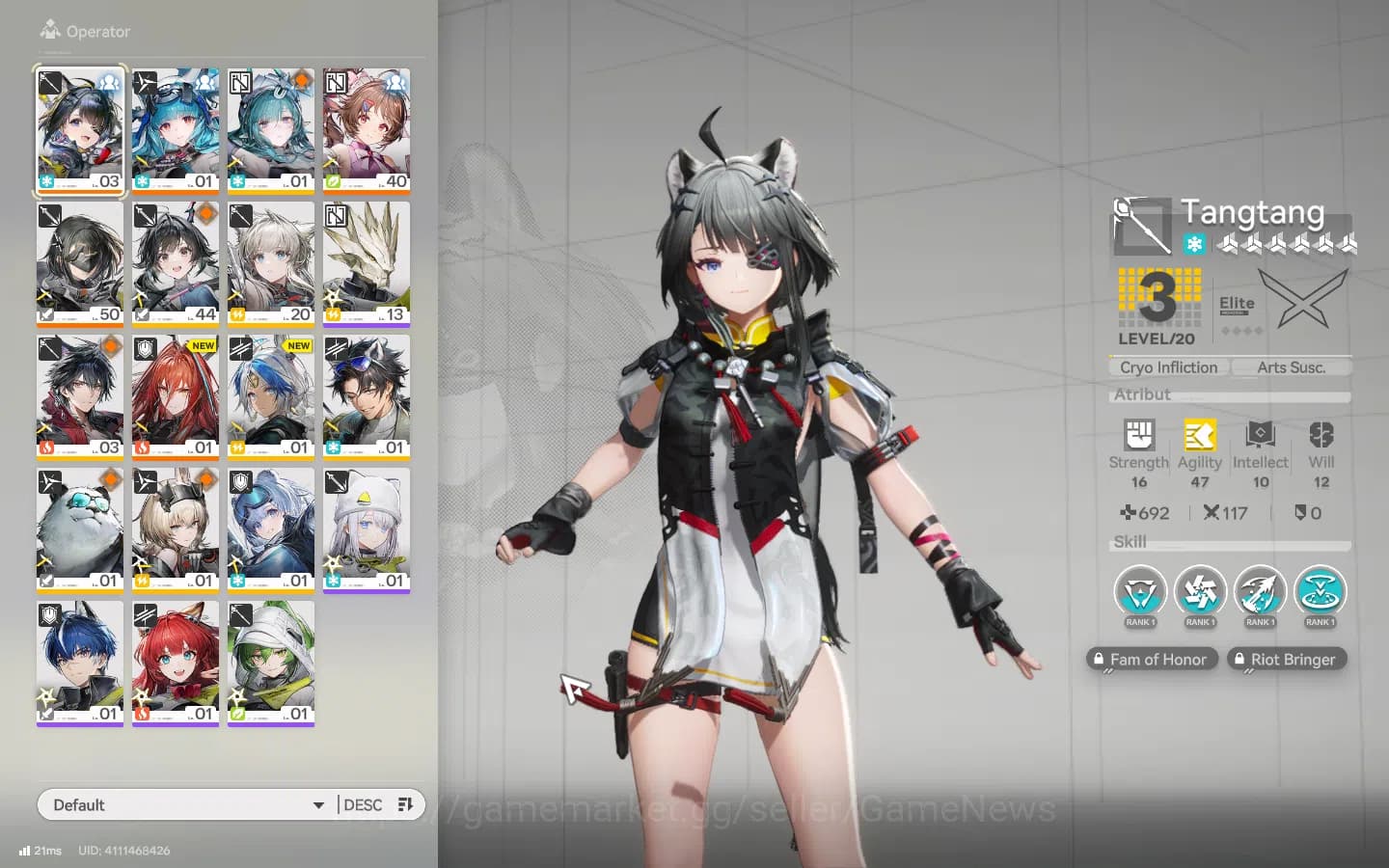Open Tangtang's first skill icon
Screen dimensions: 1389x868
[1139, 591]
